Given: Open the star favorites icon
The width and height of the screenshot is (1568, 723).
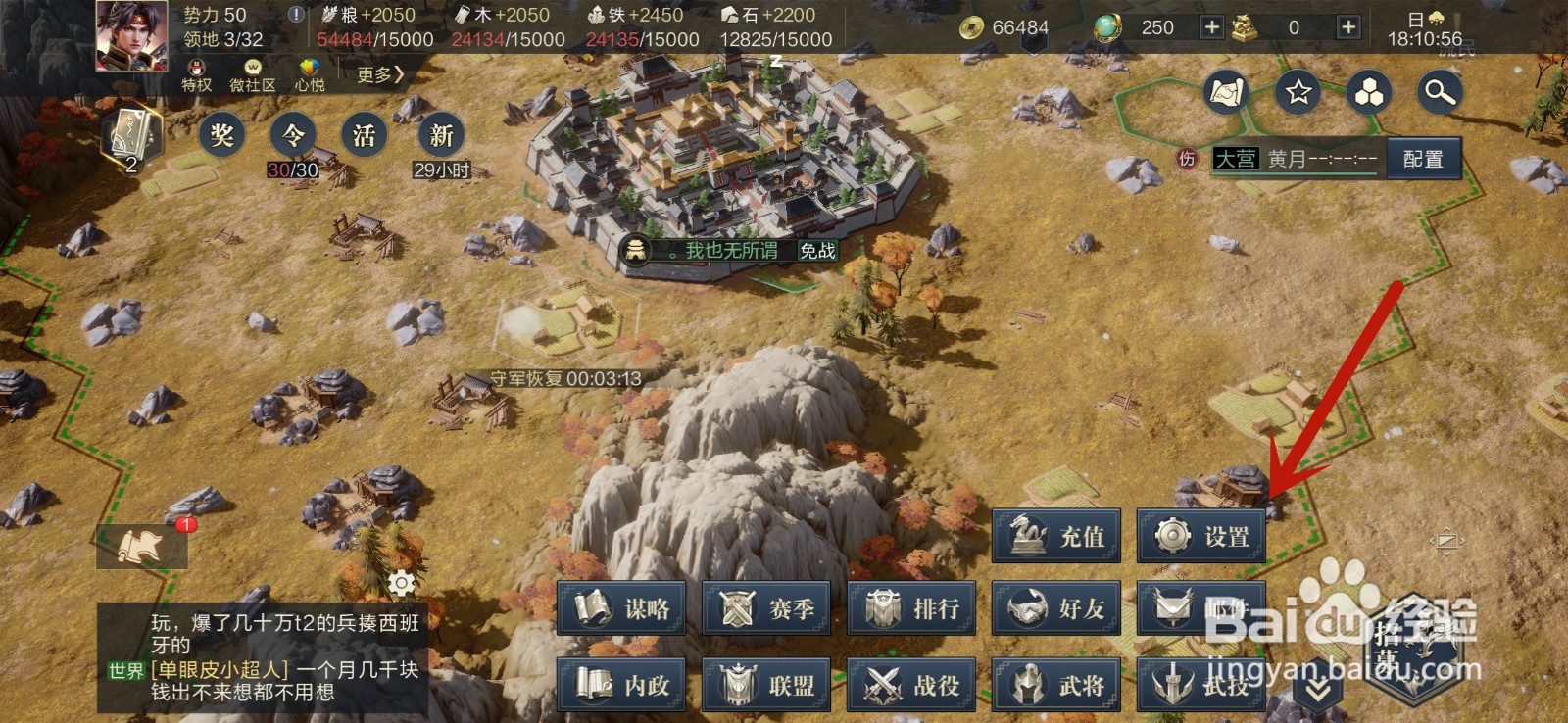Looking at the screenshot, I should 1298,92.
